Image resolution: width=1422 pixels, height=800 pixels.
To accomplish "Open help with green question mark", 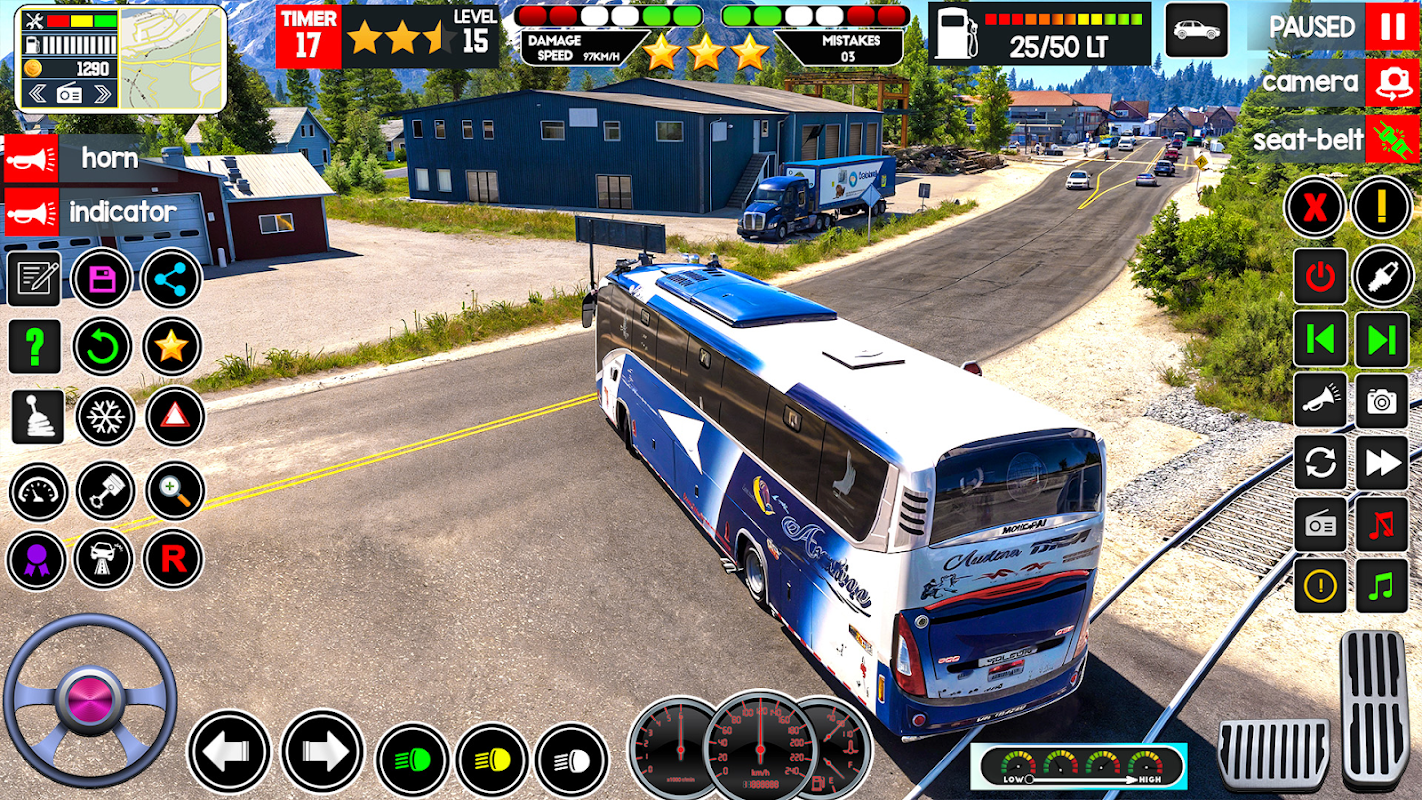I will [x=35, y=347].
